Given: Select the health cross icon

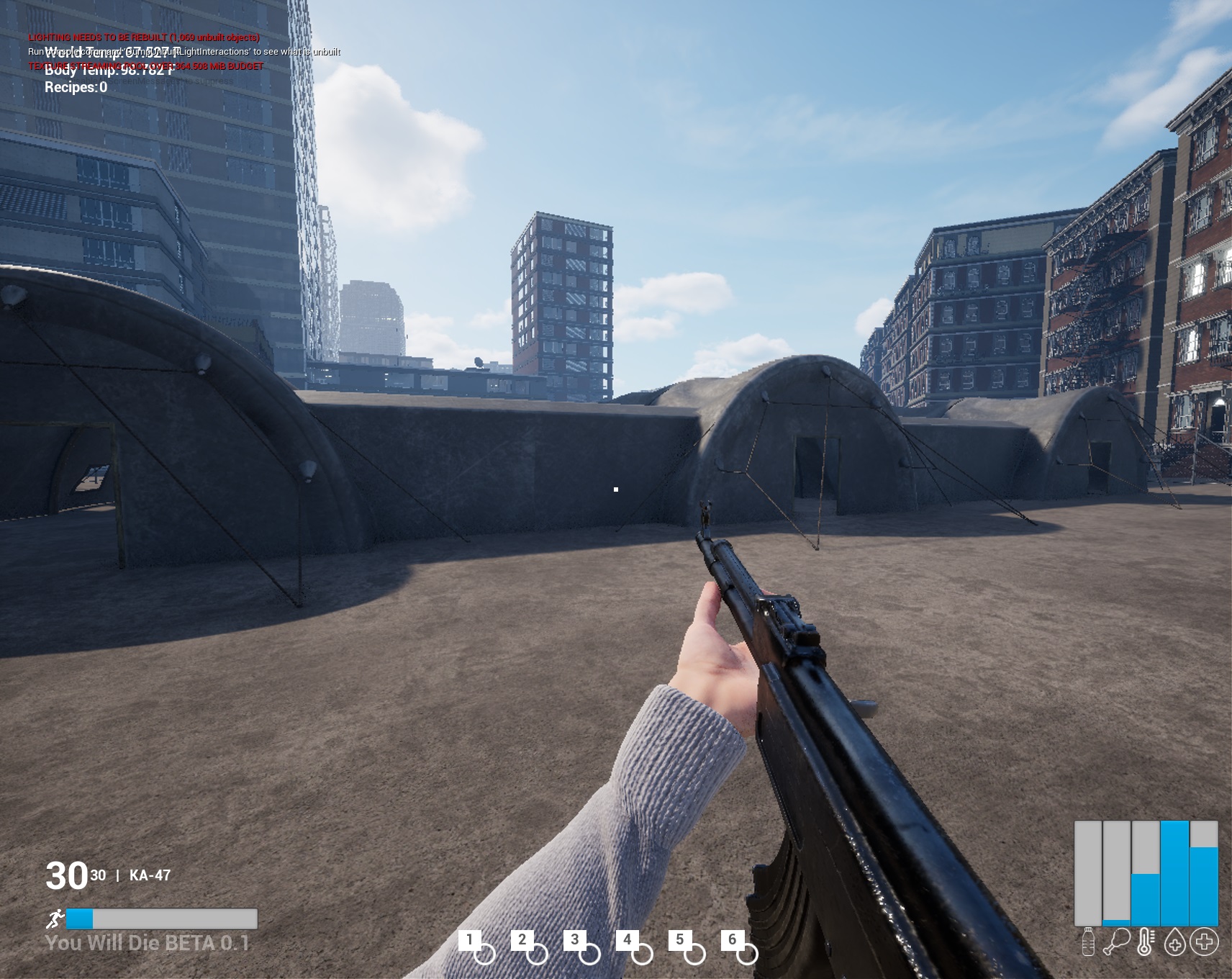Looking at the screenshot, I should point(1204,942).
